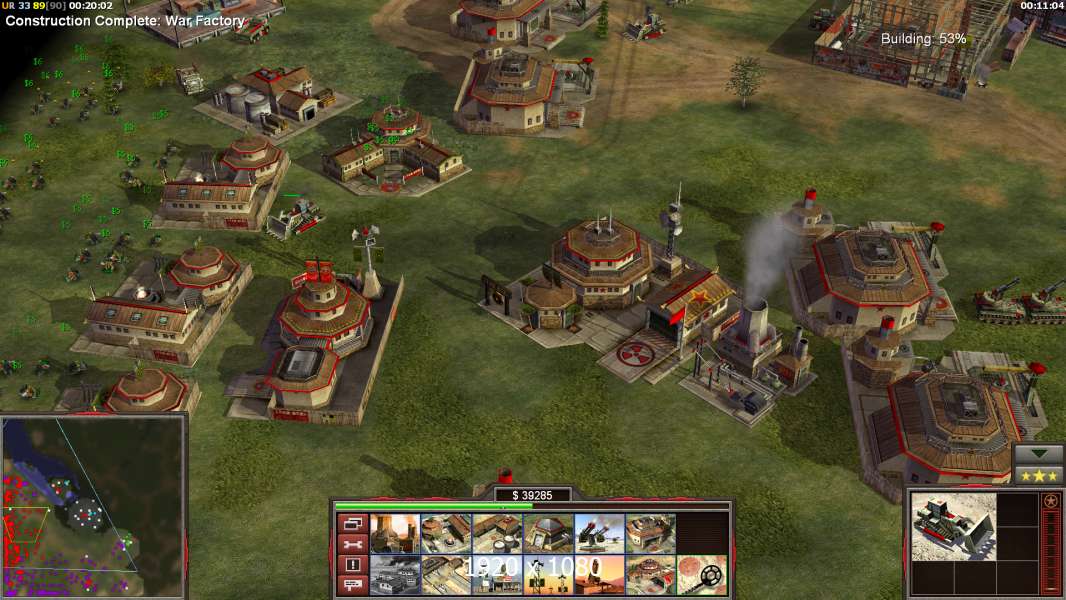Click the red star faction emblem
The height and width of the screenshot is (600, 1066).
click(x=1050, y=501)
